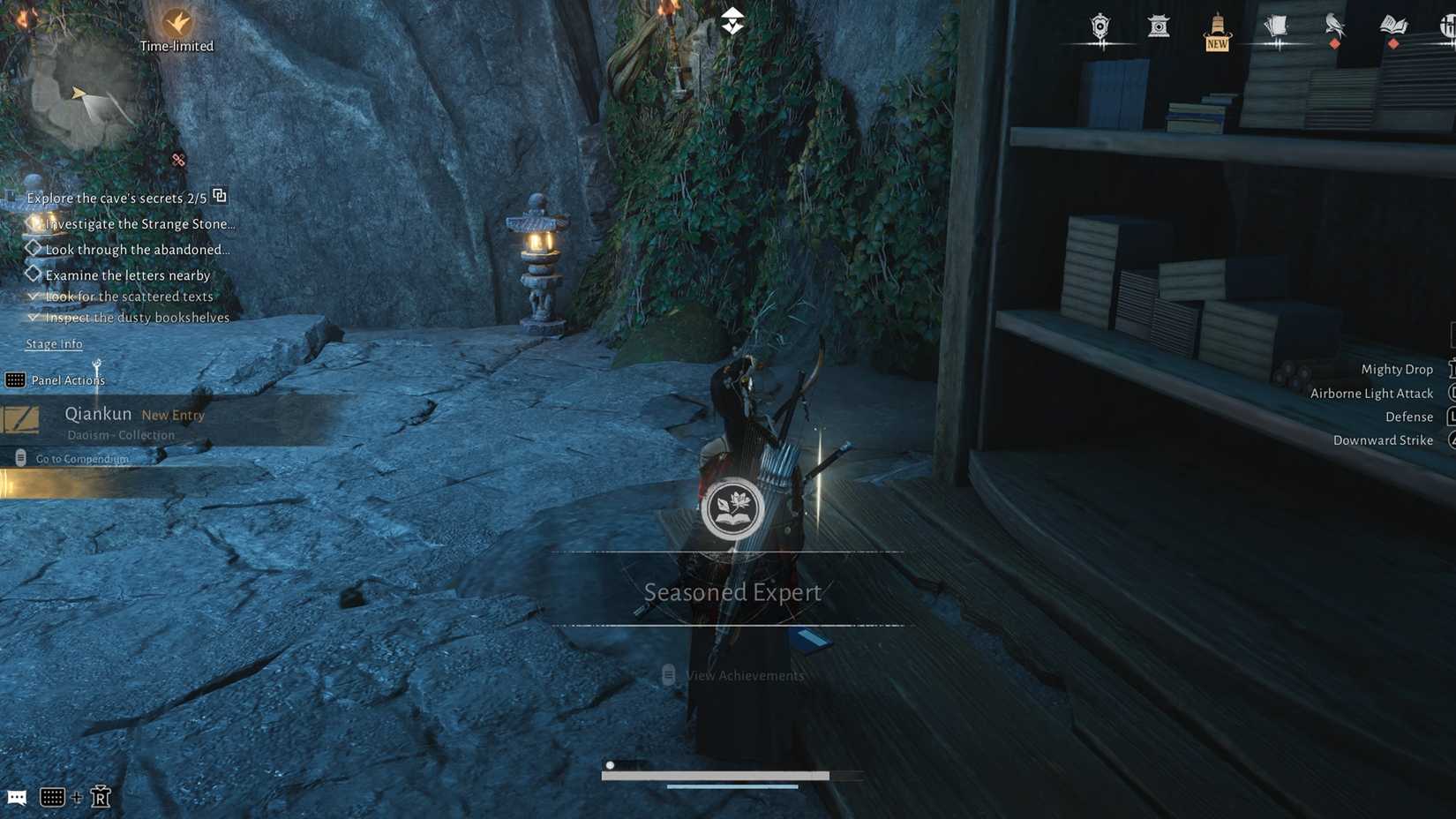
Task: Select the Time-limited event icon above the minimap
Action: click(176, 22)
